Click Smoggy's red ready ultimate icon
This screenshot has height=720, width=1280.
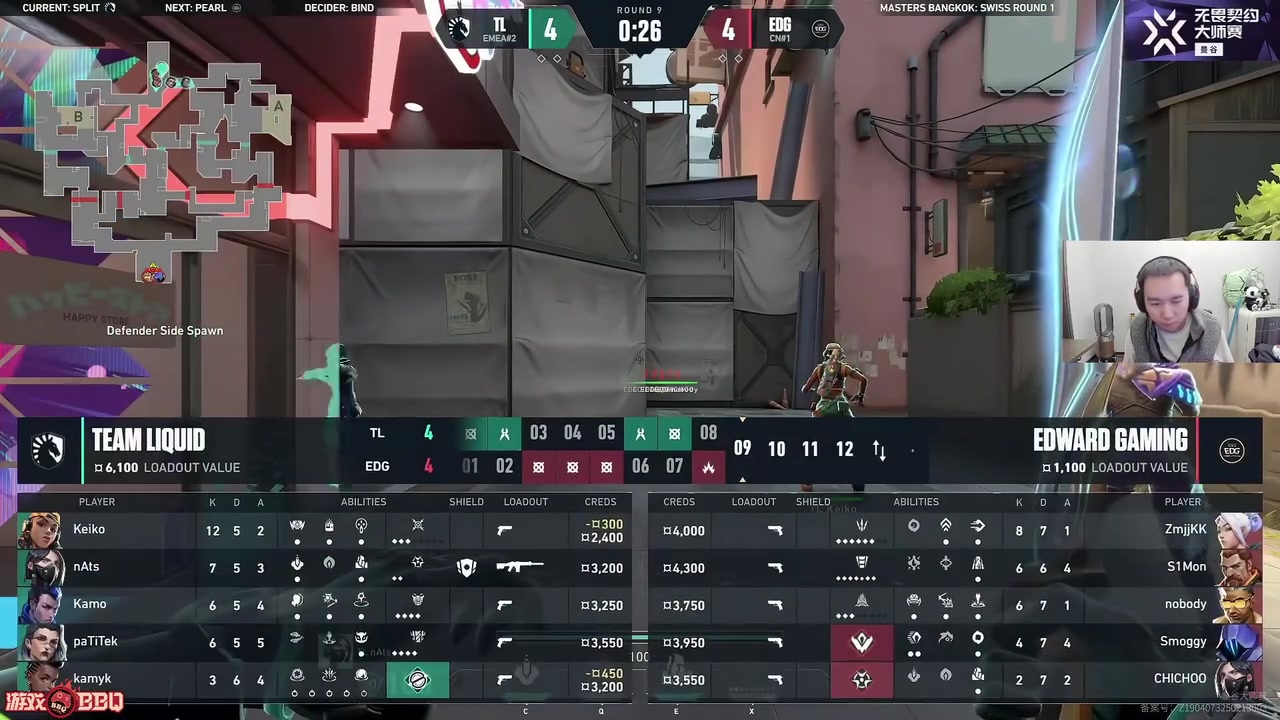click(861, 642)
